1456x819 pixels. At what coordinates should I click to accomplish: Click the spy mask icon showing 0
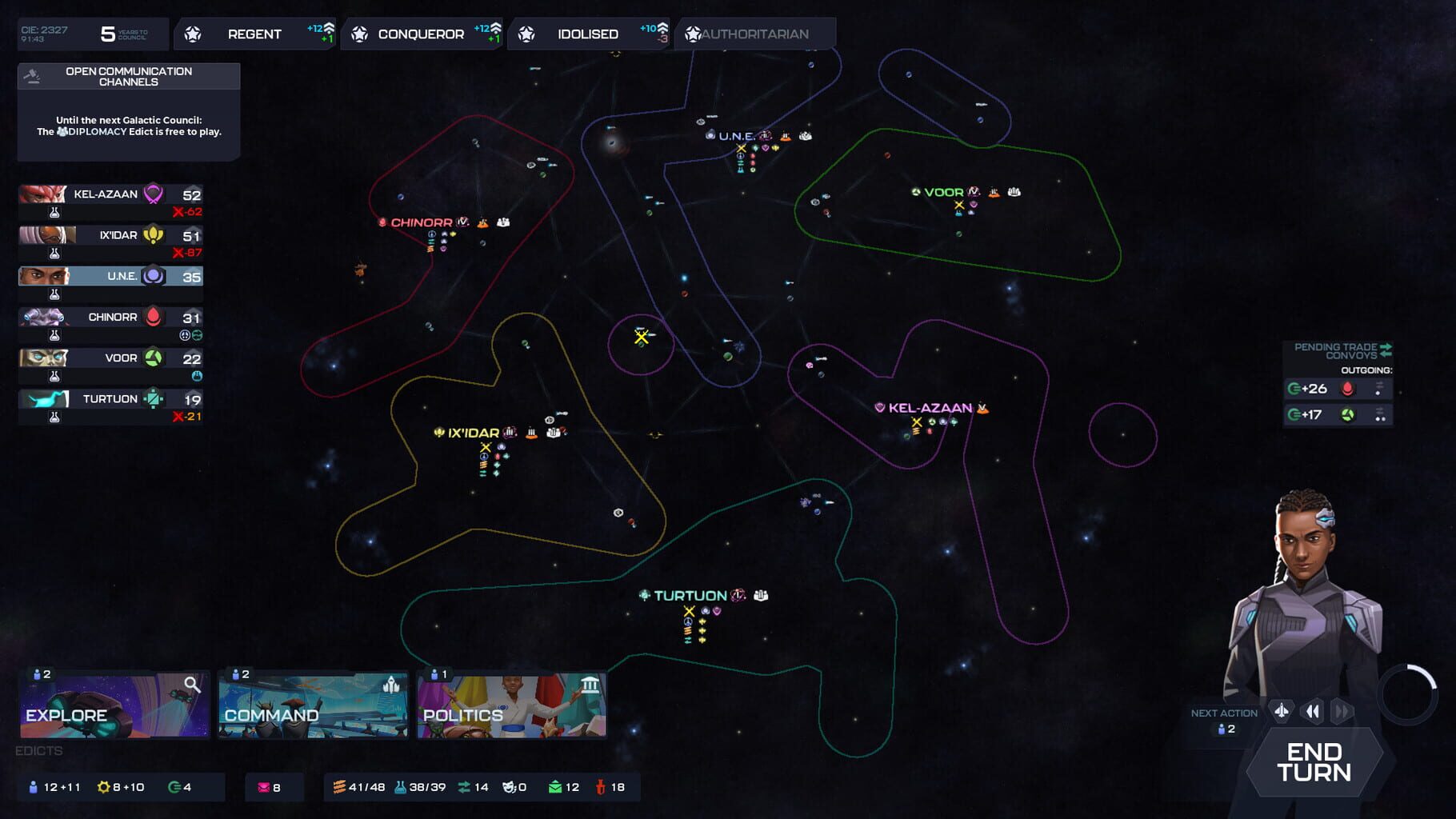coord(509,787)
